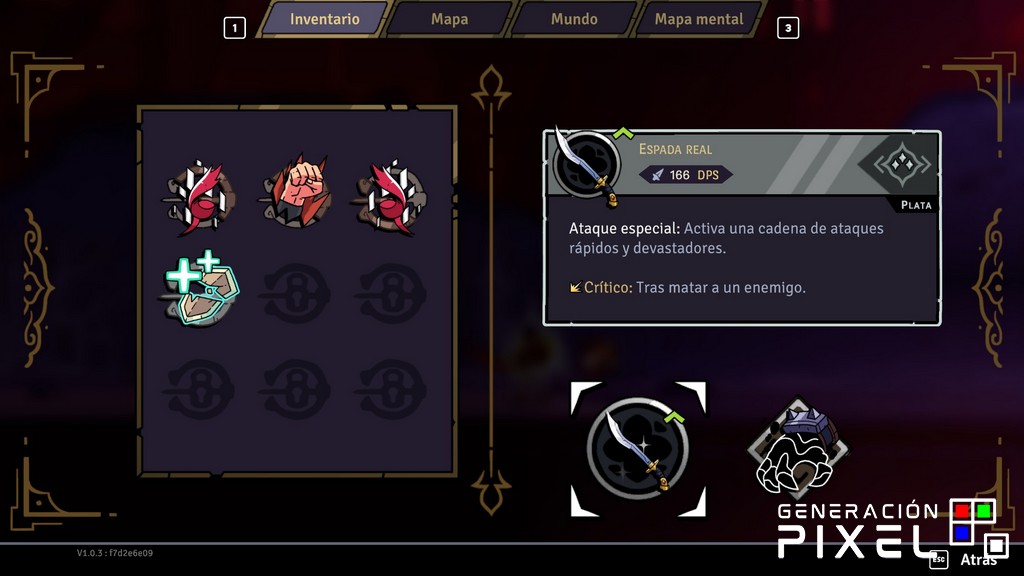Select the equipped Espada real sword slot
Viewport: 1024px width, 576px height.
638,449
